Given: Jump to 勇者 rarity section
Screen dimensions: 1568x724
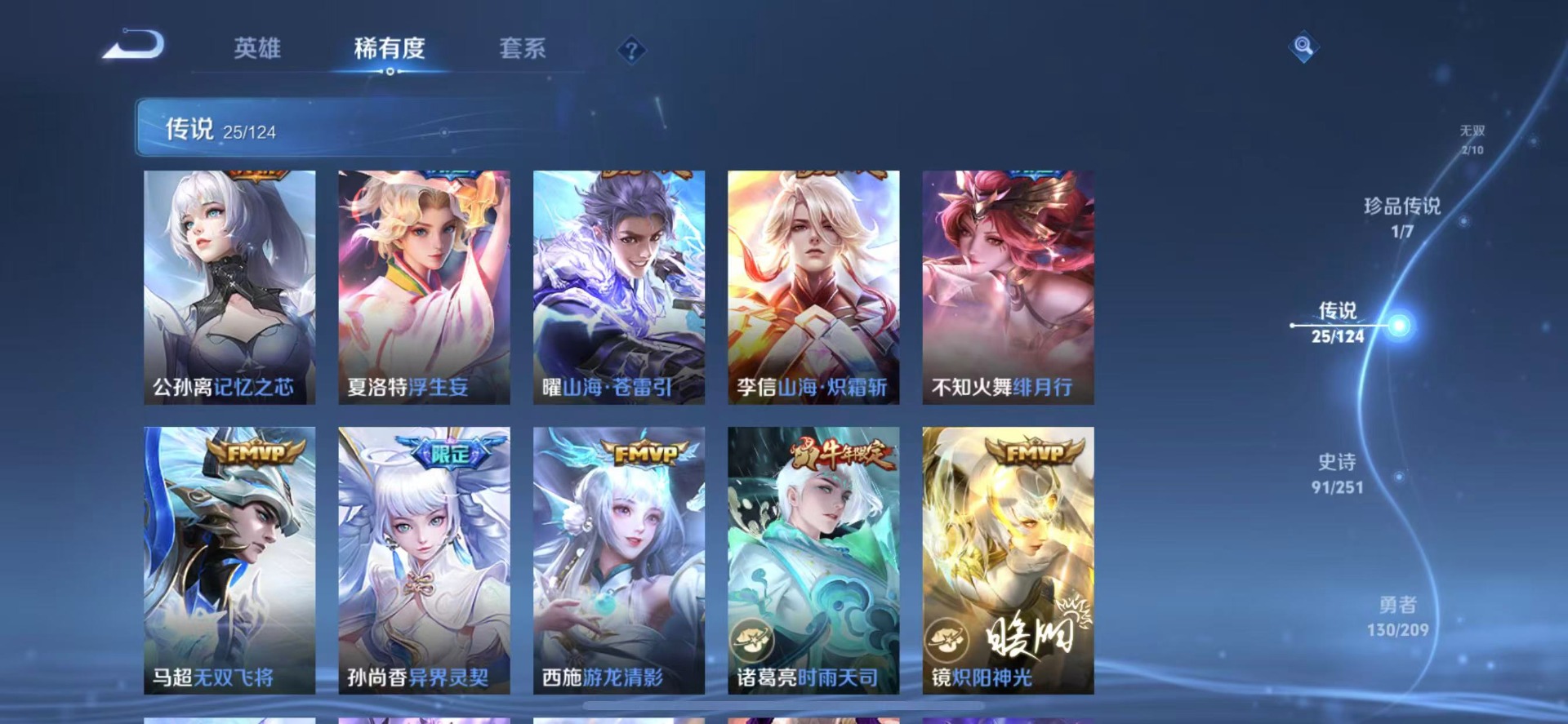Looking at the screenshot, I should point(1397,616).
